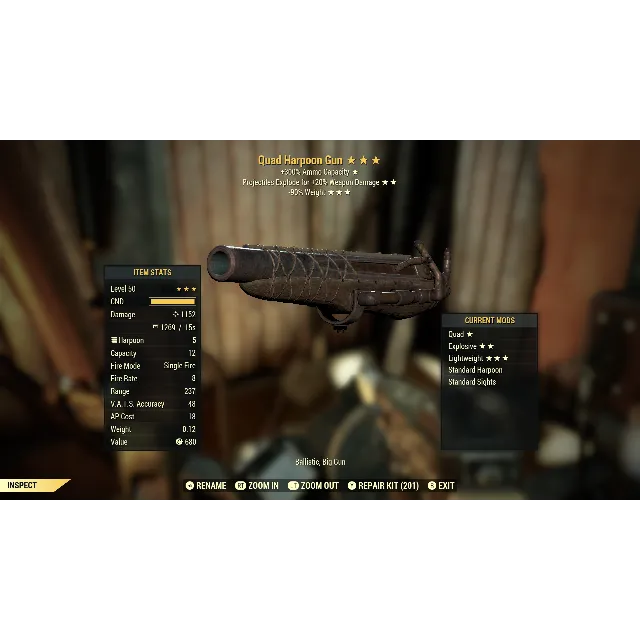Viewport: 640px width, 640px height.
Task: Use the Repair Kit (201) option
Action: (x=384, y=486)
